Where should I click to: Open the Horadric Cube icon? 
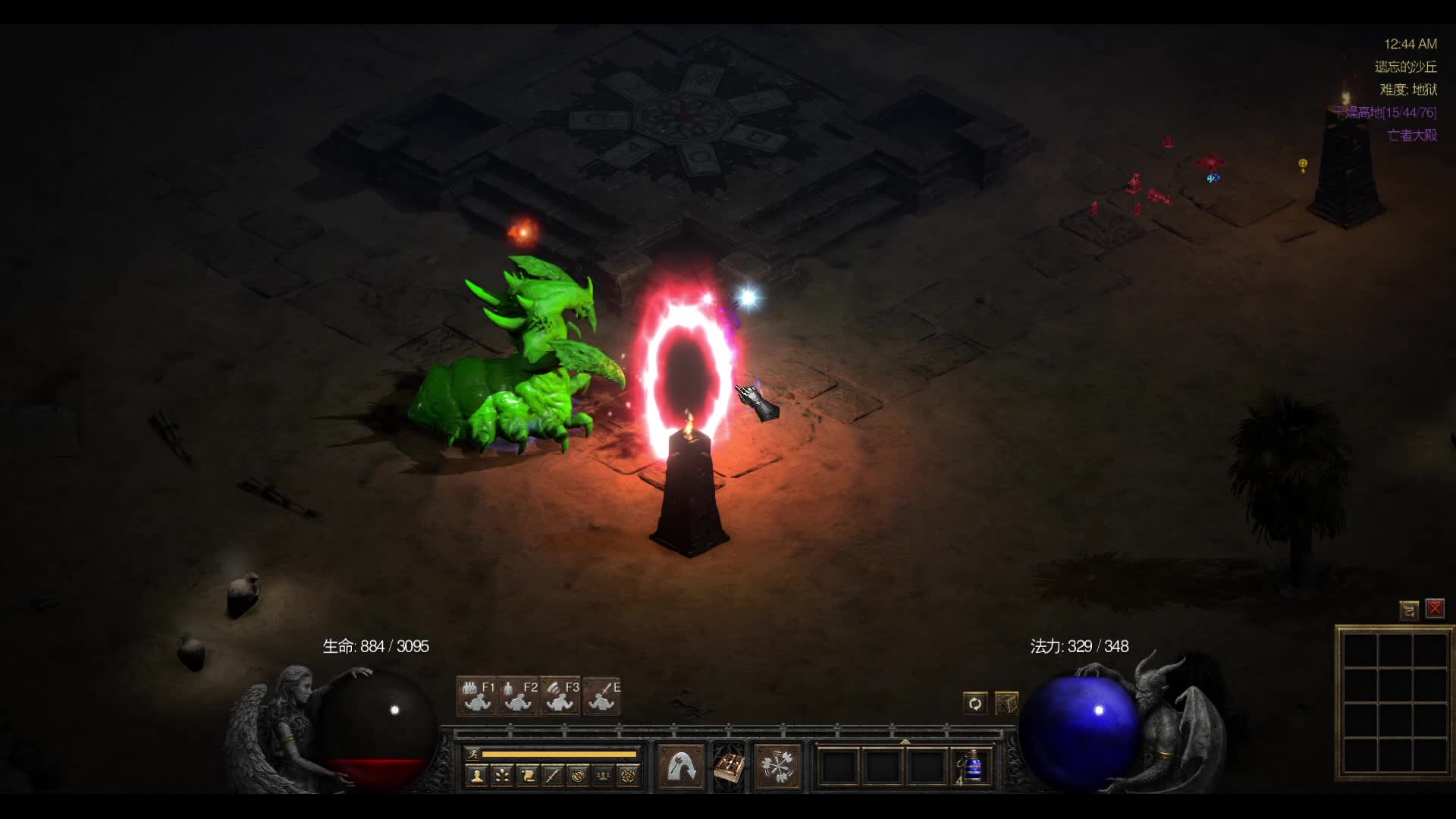click(1006, 704)
